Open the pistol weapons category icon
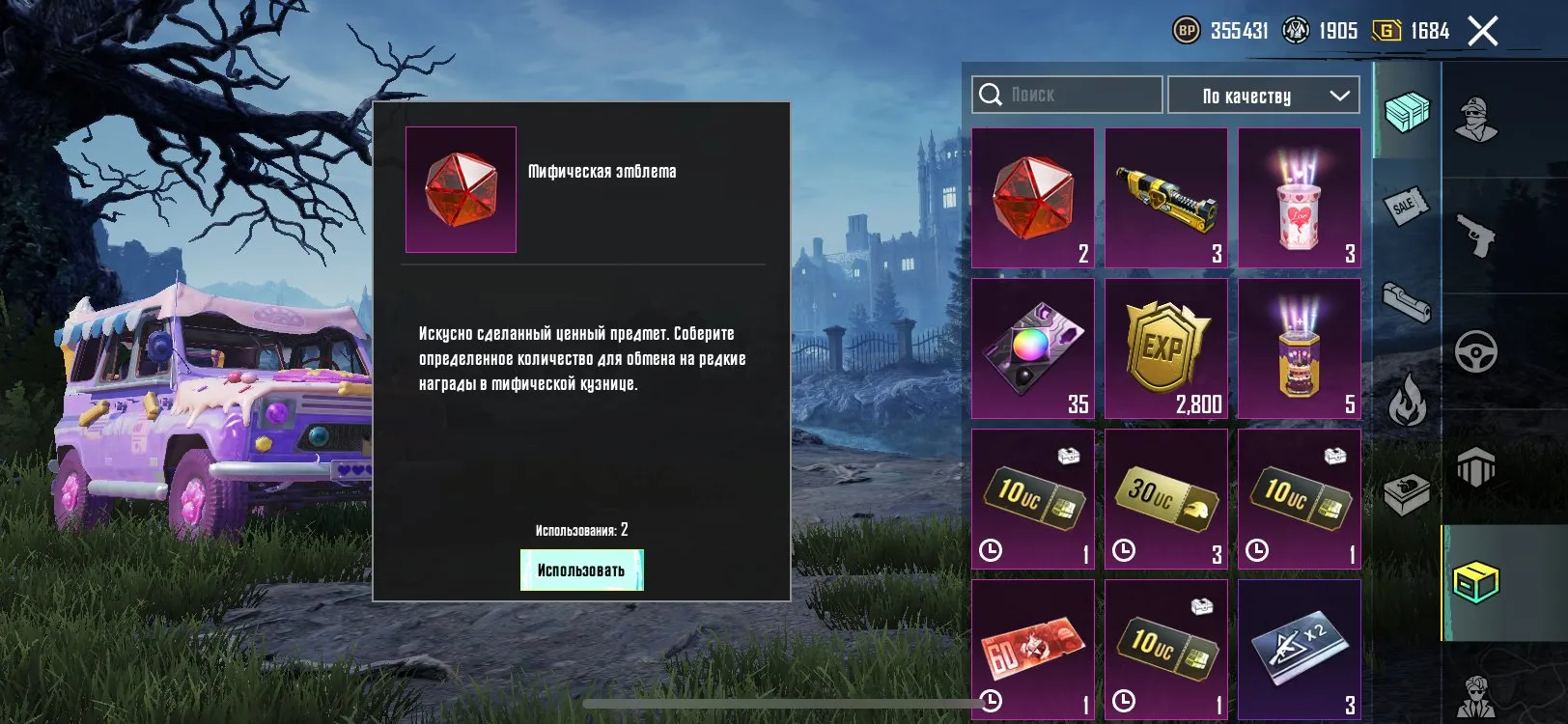 1477,235
